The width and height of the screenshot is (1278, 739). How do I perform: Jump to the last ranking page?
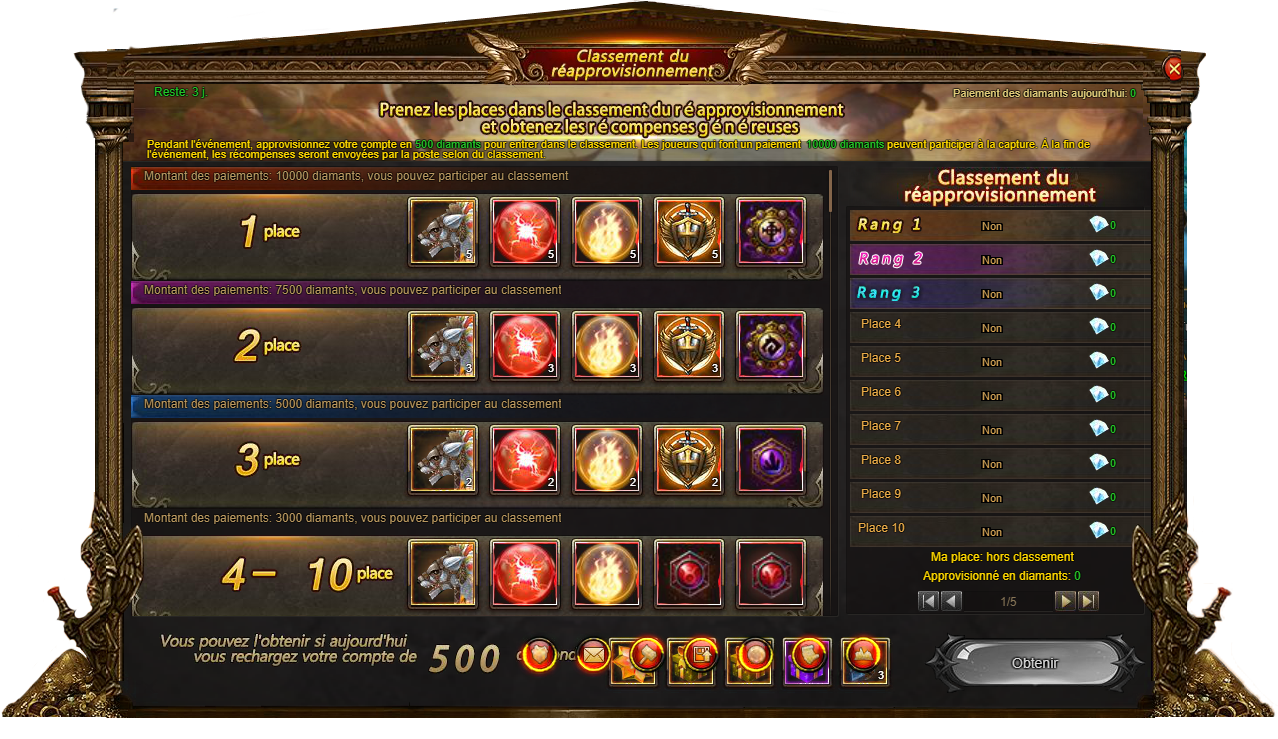coord(1089,601)
